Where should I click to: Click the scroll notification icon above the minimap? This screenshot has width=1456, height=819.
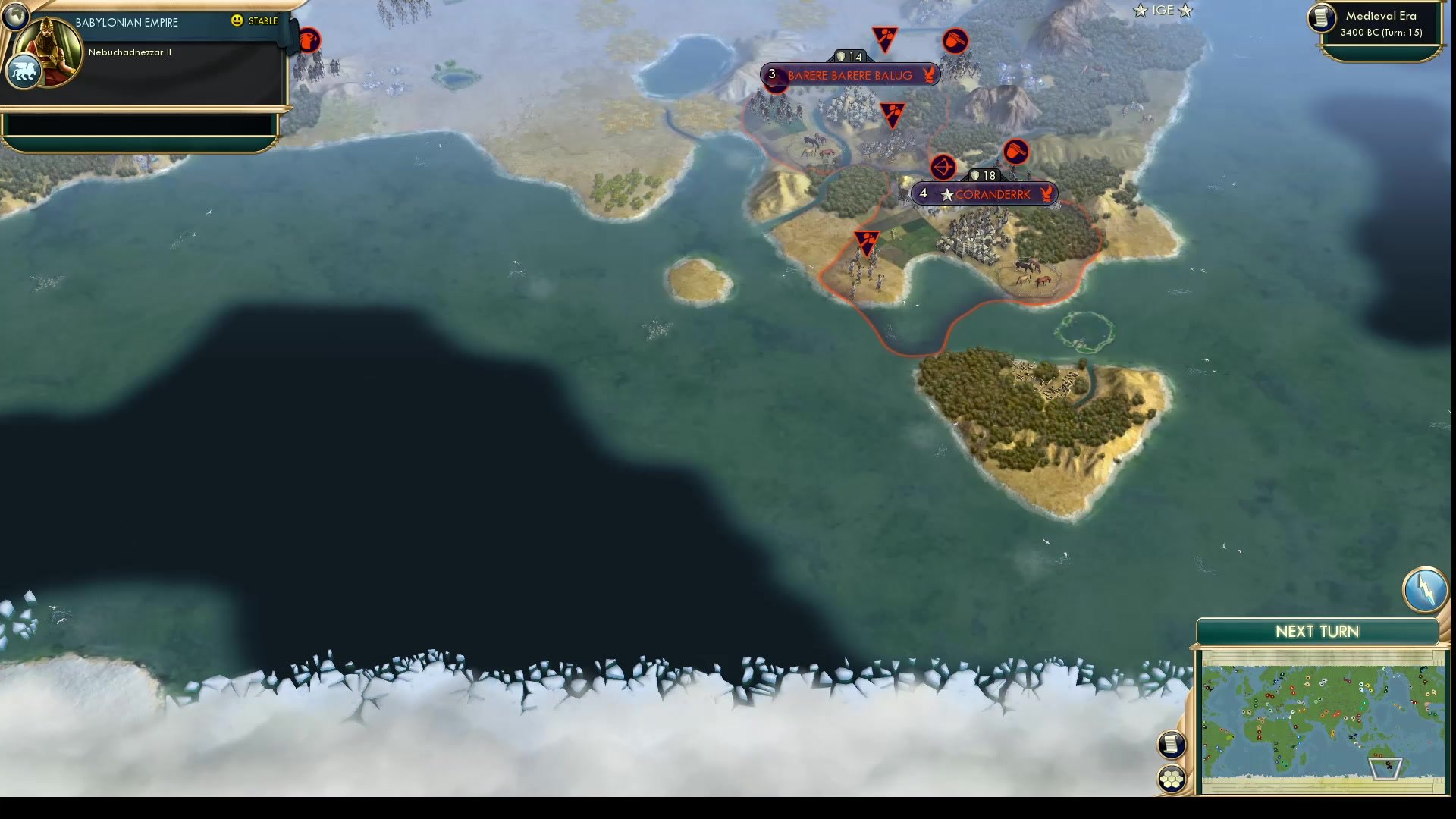(1172, 745)
